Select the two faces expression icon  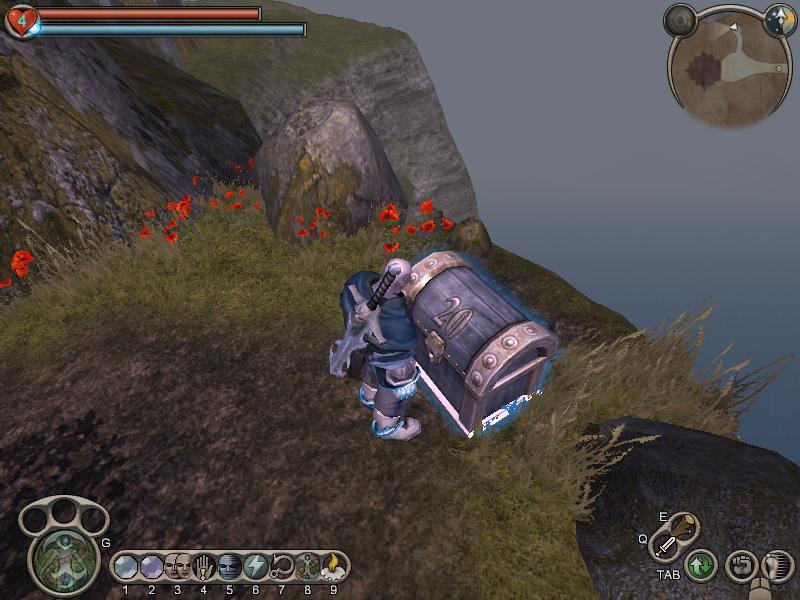(x=177, y=566)
